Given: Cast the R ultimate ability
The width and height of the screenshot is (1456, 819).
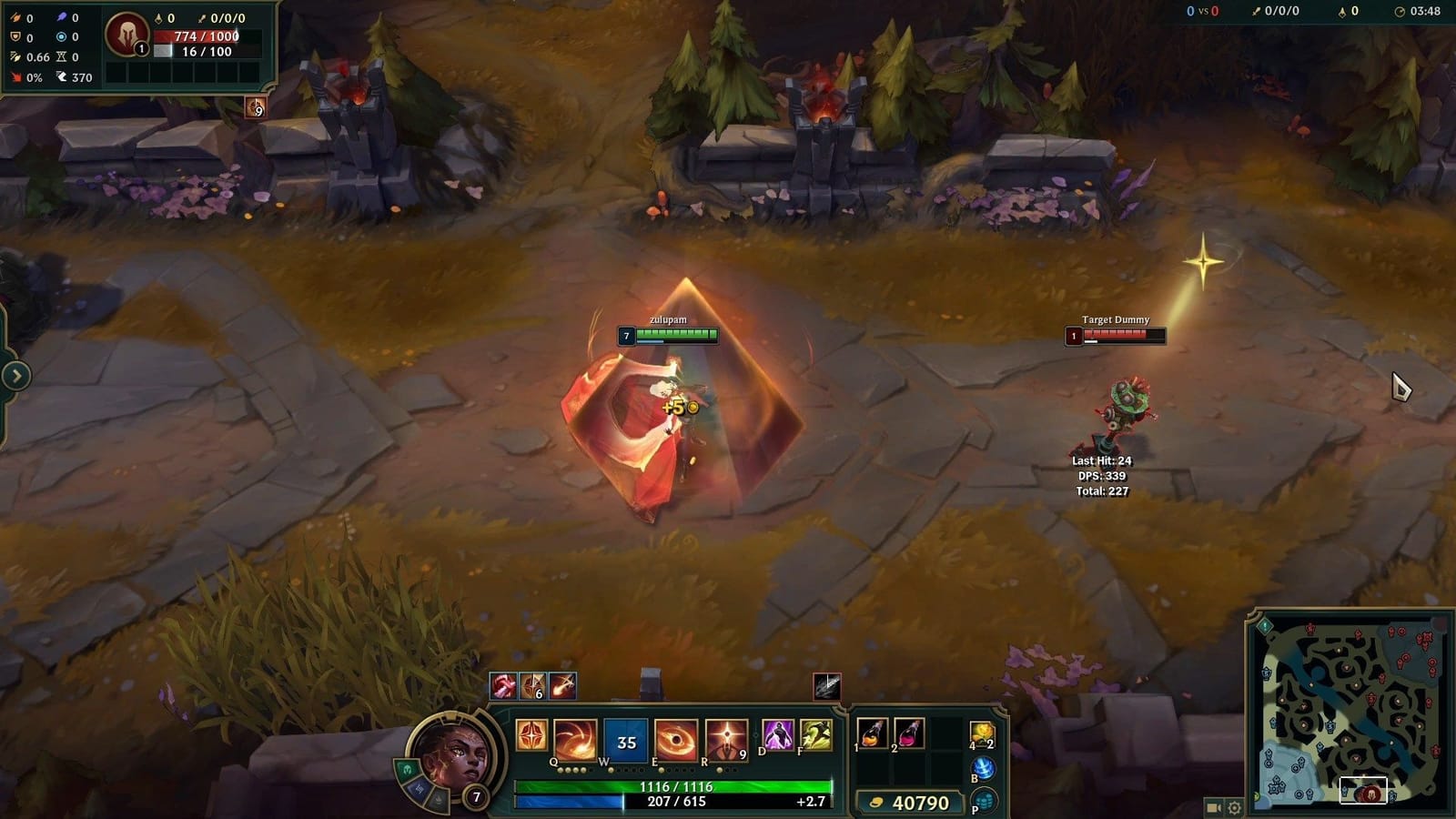Looking at the screenshot, I should click(726, 739).
